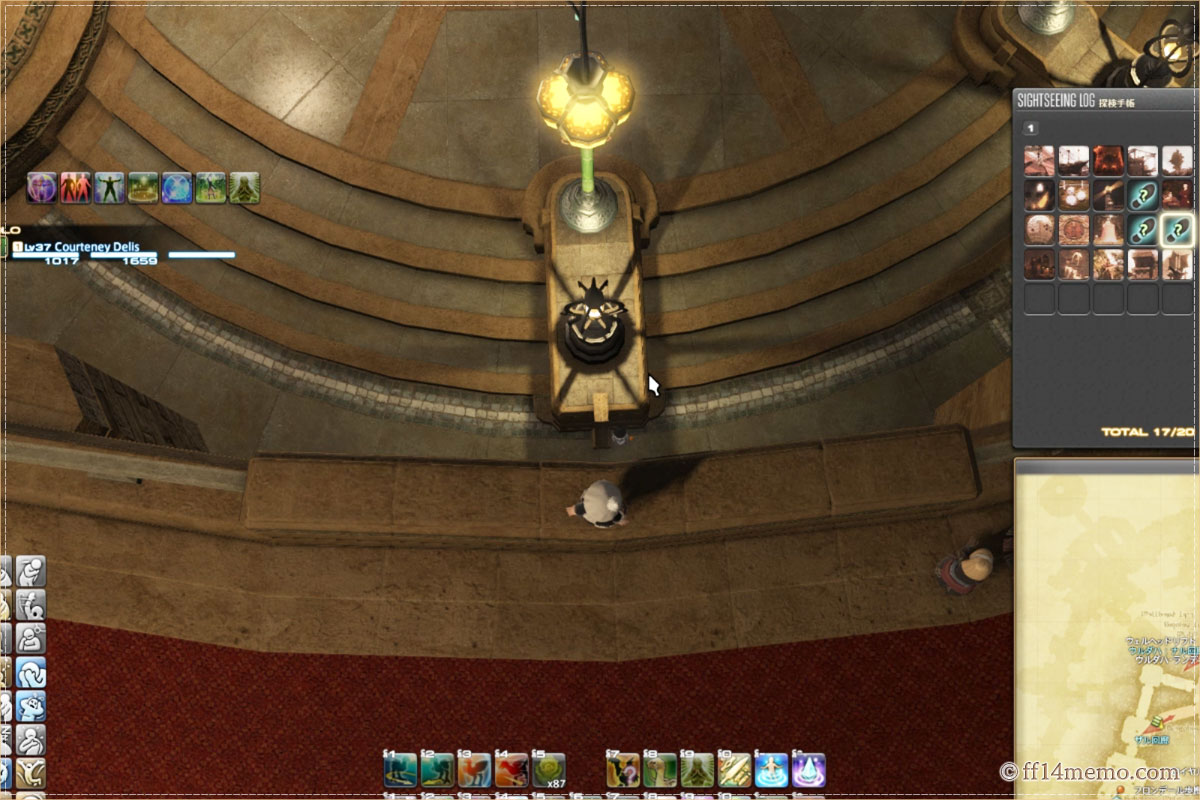The image size is (1200, 800).
Task: Use the green chocobo hotbar slot 8
Action: tap(659, 770)
